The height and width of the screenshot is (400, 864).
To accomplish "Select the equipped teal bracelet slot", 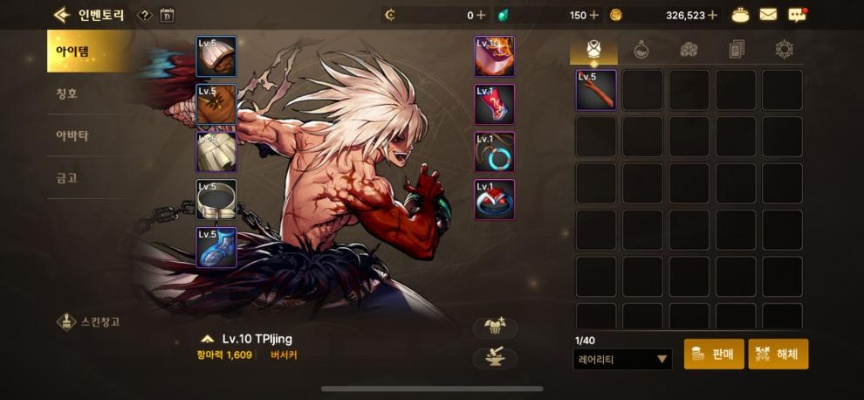I will (494, 152).
